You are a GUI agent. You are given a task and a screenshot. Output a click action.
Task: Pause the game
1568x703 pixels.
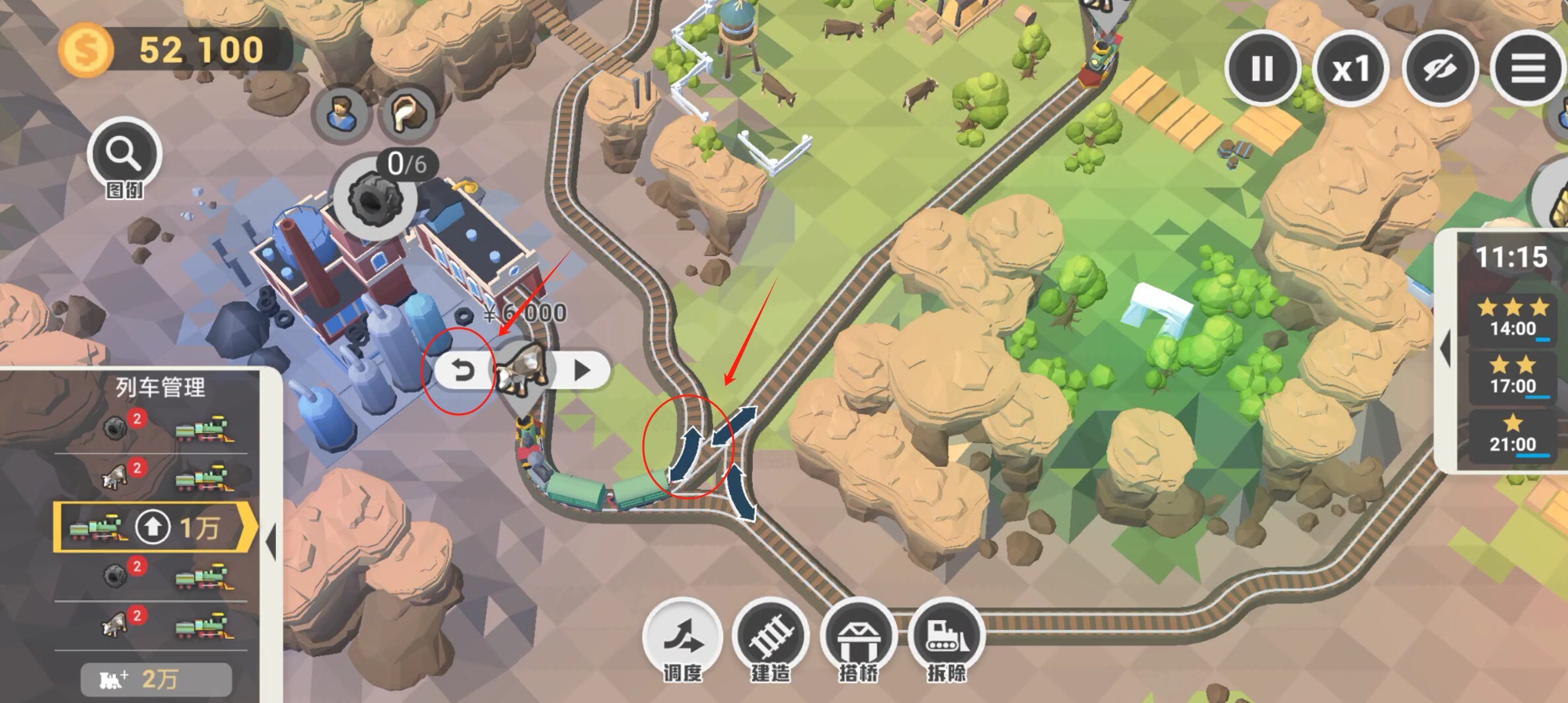pos(1262,69)
